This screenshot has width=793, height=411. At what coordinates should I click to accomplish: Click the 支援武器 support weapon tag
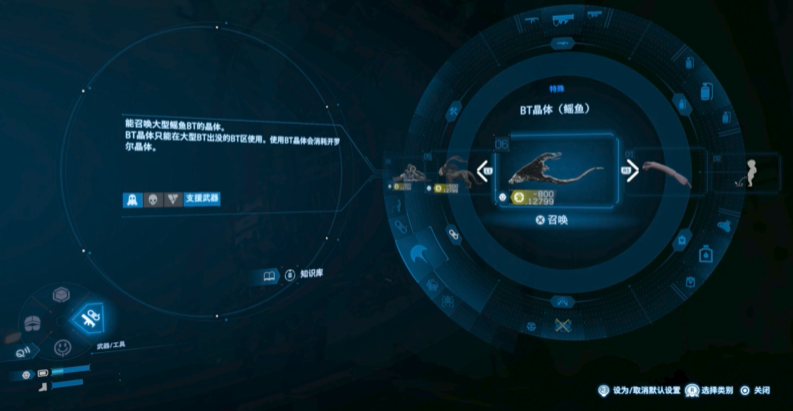coord(201,199)
